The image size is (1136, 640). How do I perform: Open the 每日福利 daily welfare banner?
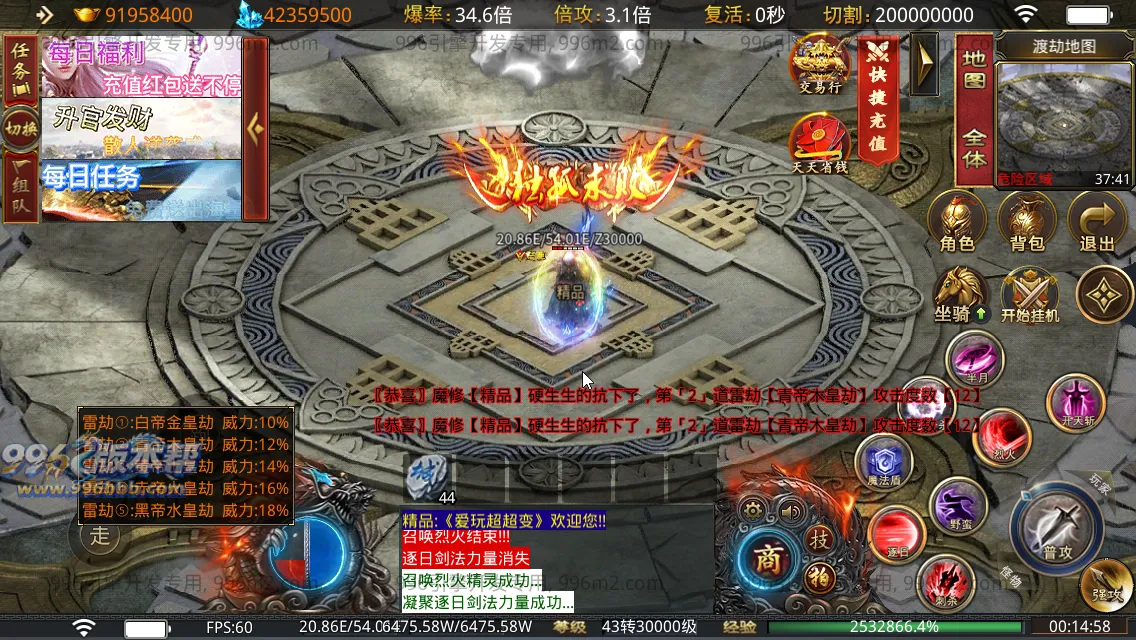pos(141,68)
